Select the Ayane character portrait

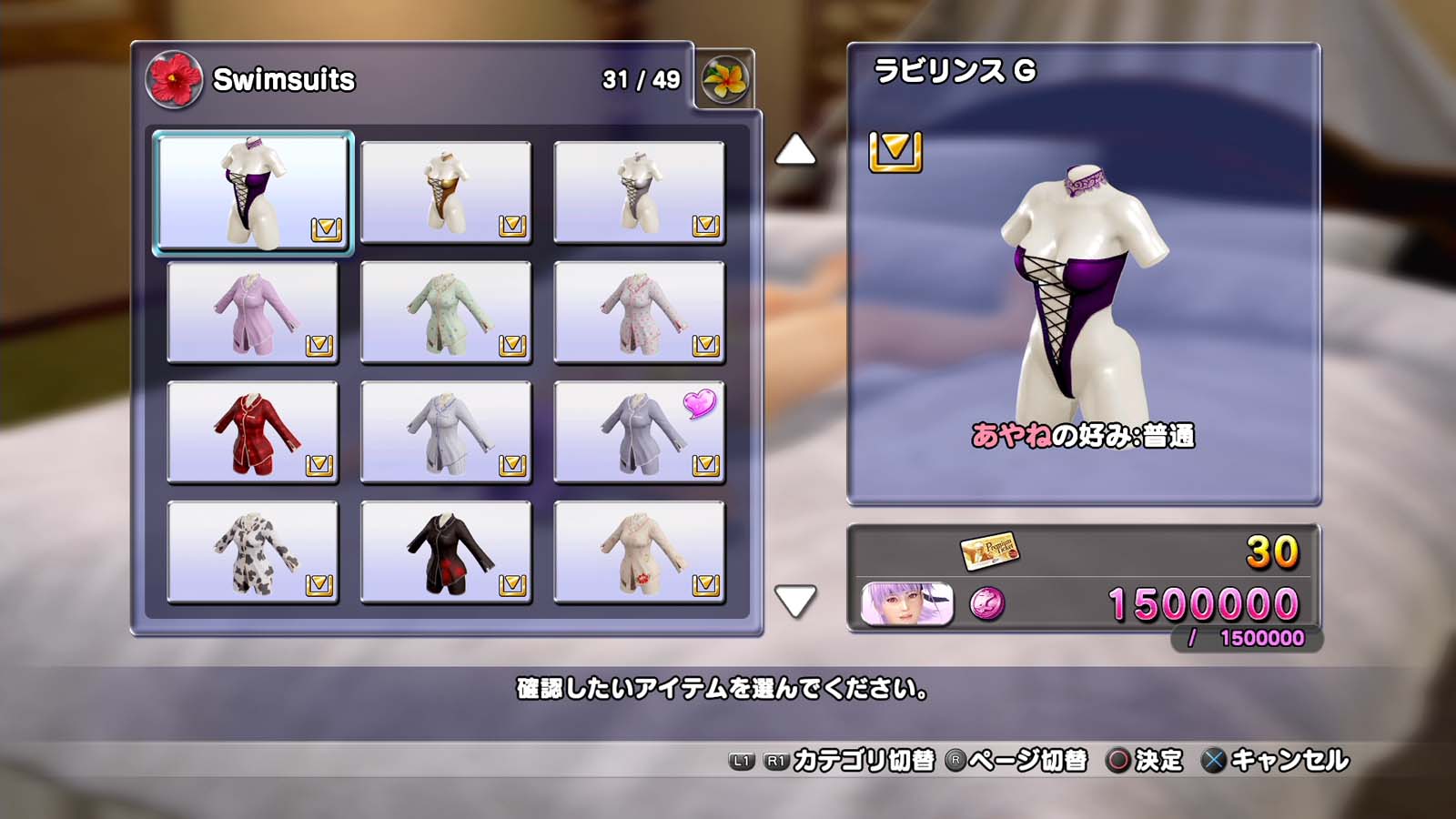pyautogui.click(x=907, y=604)
